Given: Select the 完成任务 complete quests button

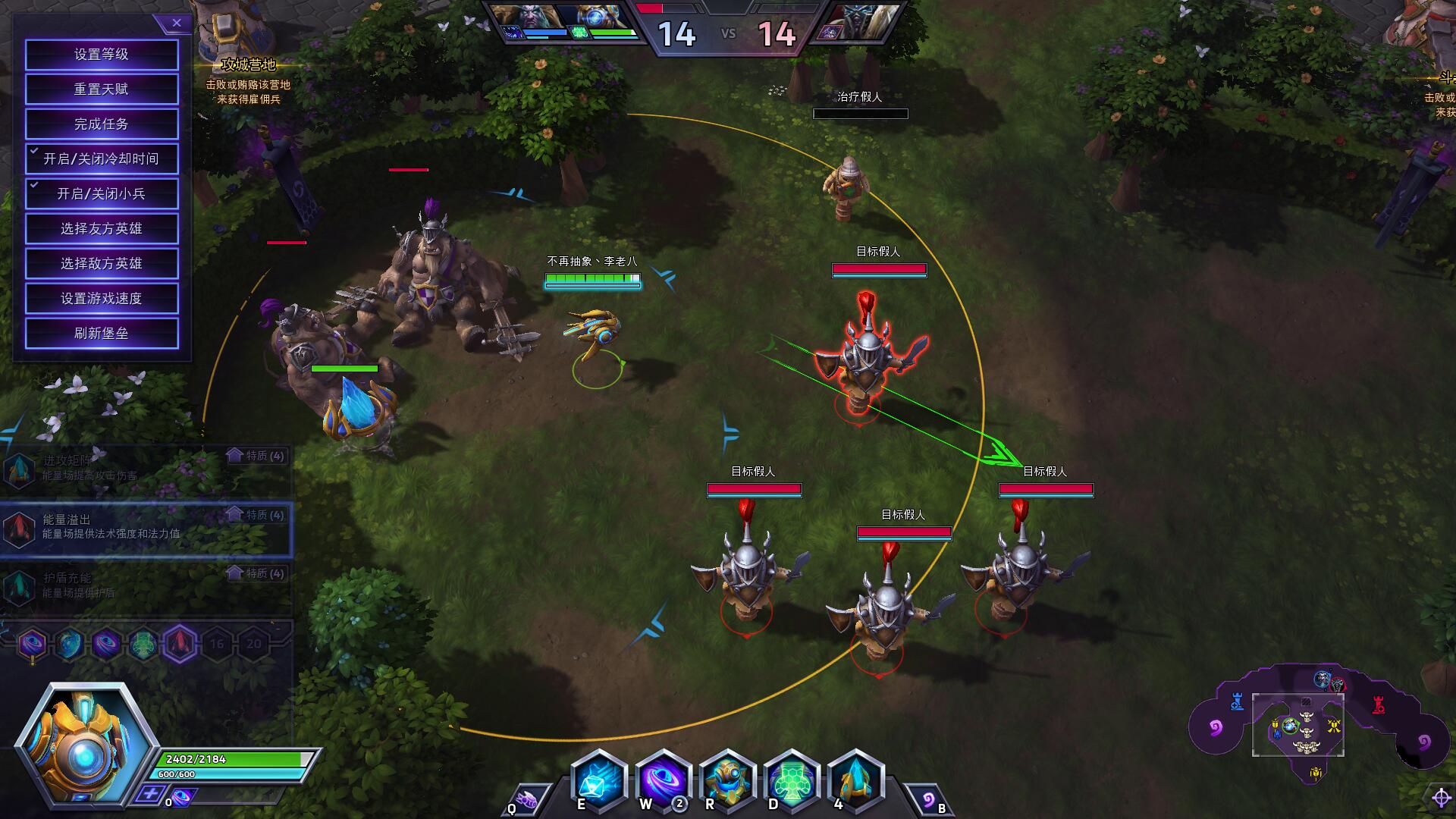Looking at the screenshot, I should click(x=102, y=124).
